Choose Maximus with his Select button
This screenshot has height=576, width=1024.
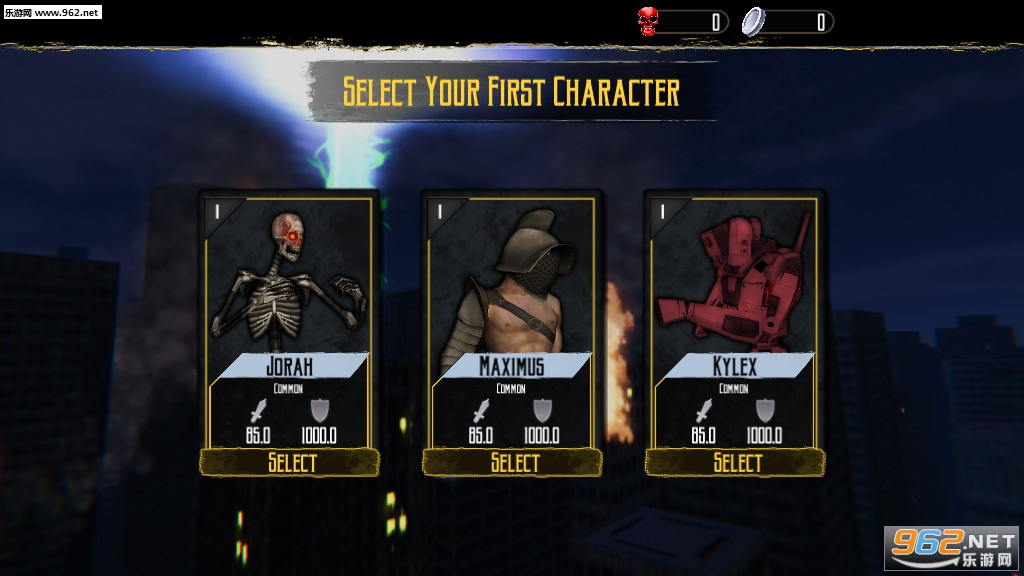(x=513, y=462)
